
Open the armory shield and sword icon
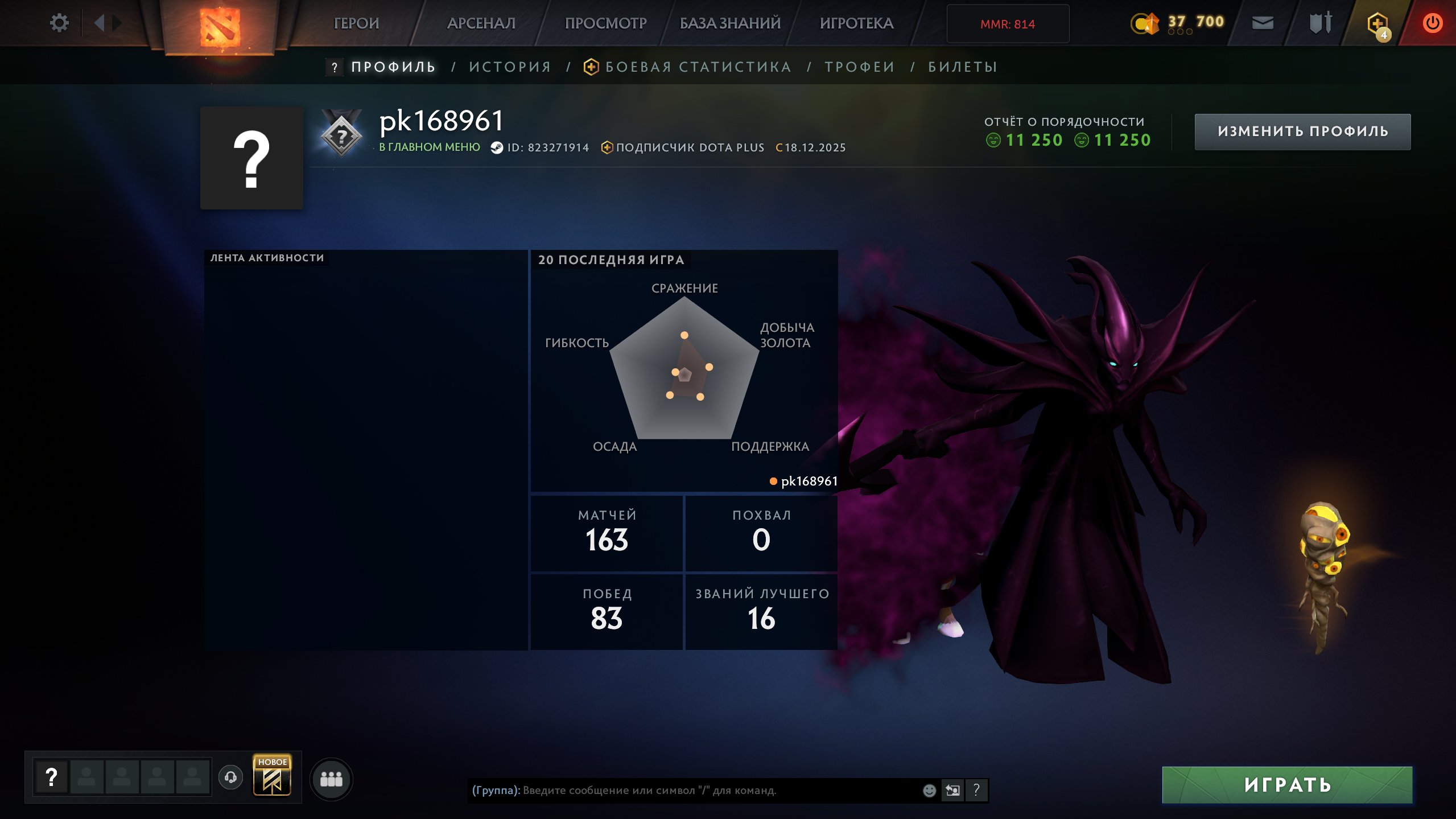point(1320,23)
